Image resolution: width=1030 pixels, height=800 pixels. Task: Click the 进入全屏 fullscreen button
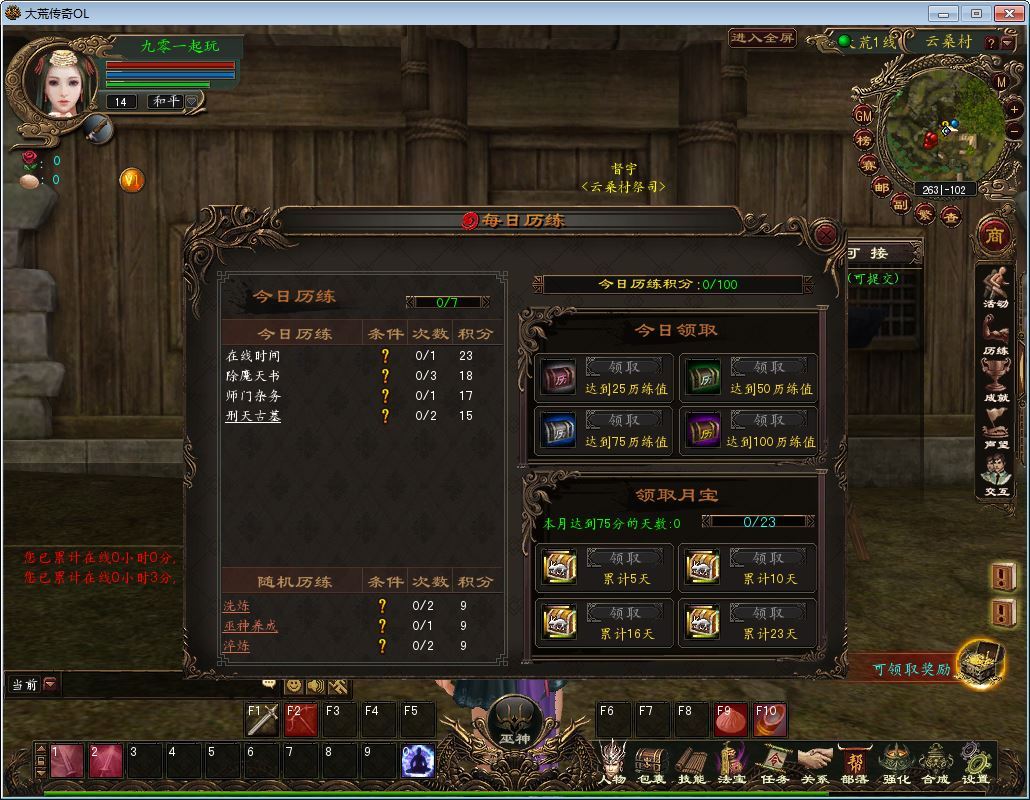[762, 38]
